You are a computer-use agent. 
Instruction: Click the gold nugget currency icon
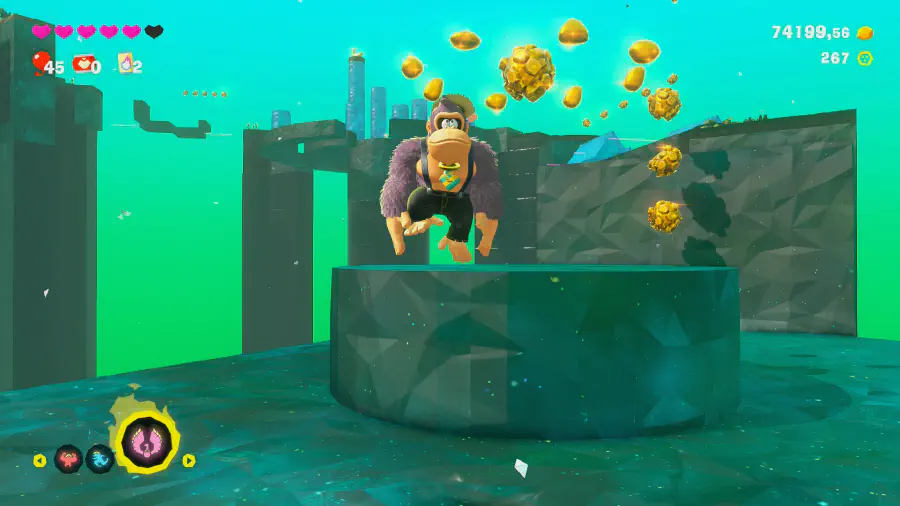click(x=865, y=33)
